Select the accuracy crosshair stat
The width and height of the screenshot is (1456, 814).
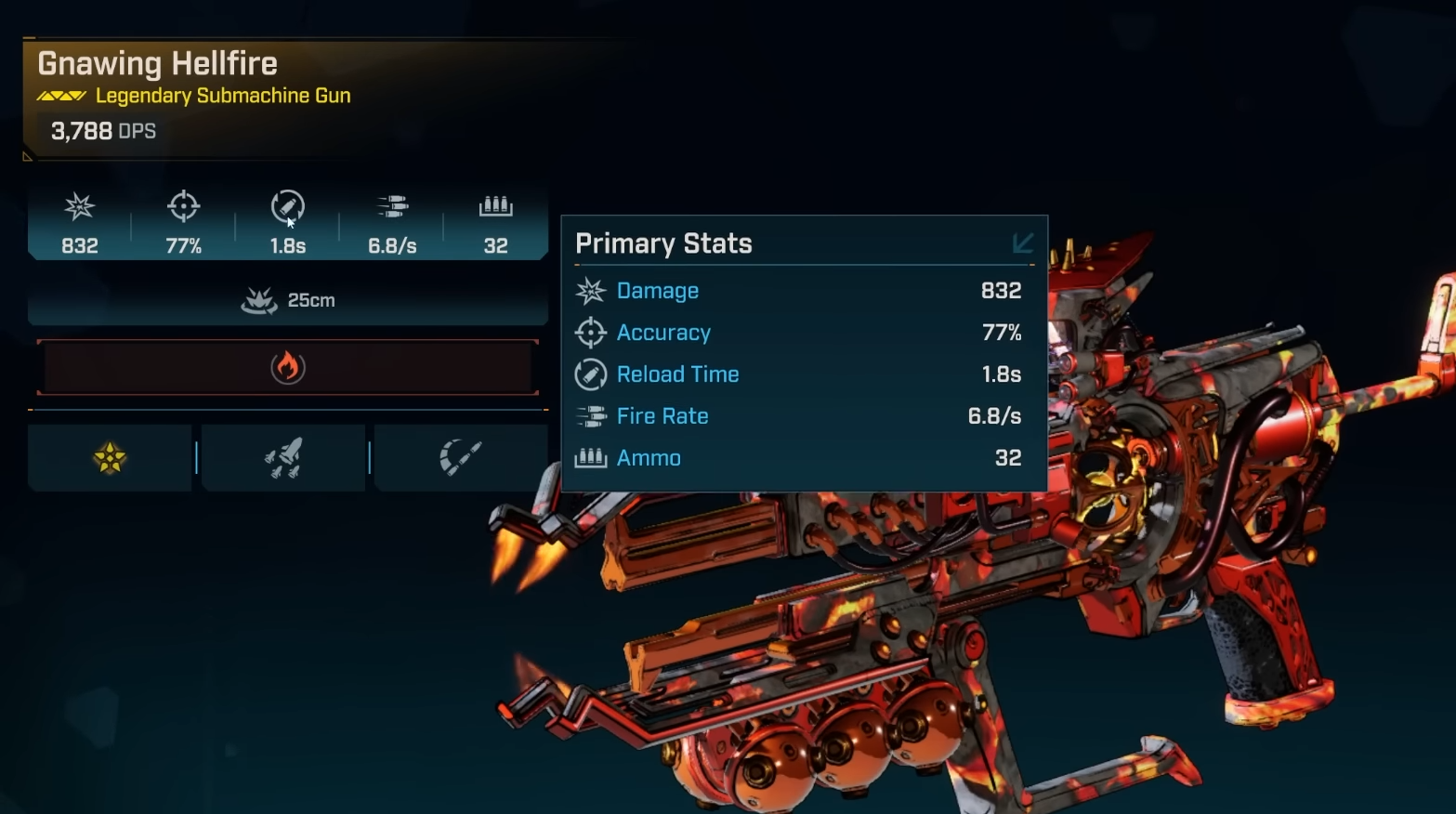[x=184, y=223]
